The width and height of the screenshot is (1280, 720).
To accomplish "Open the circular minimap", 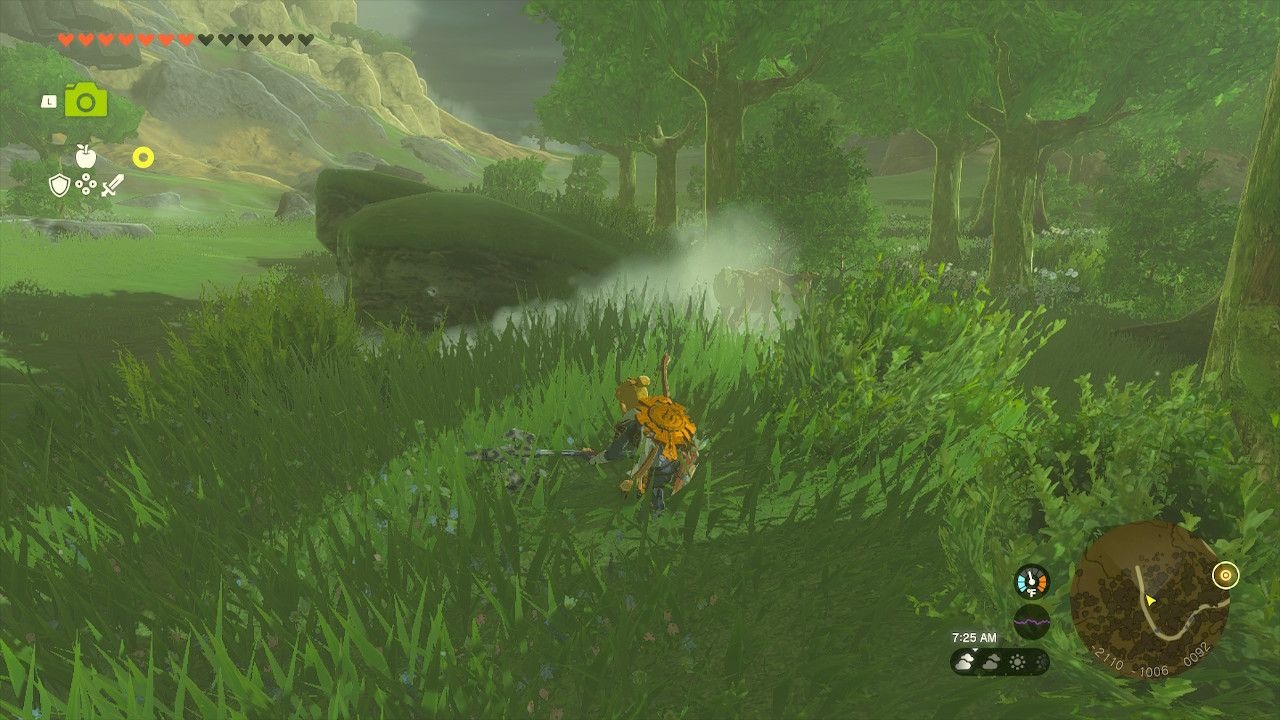I will (1150, 600).
